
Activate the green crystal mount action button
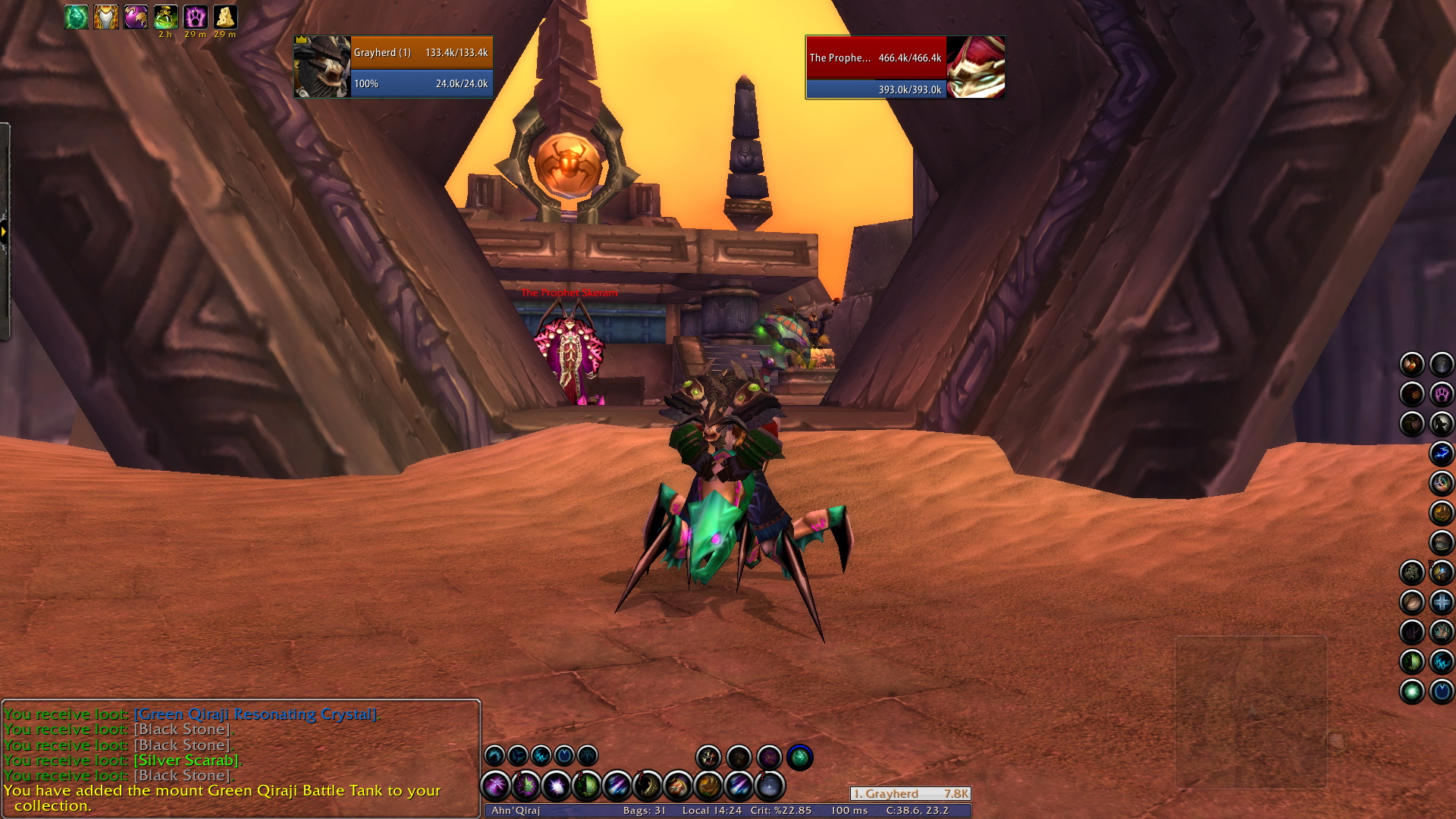click(799, 757)
